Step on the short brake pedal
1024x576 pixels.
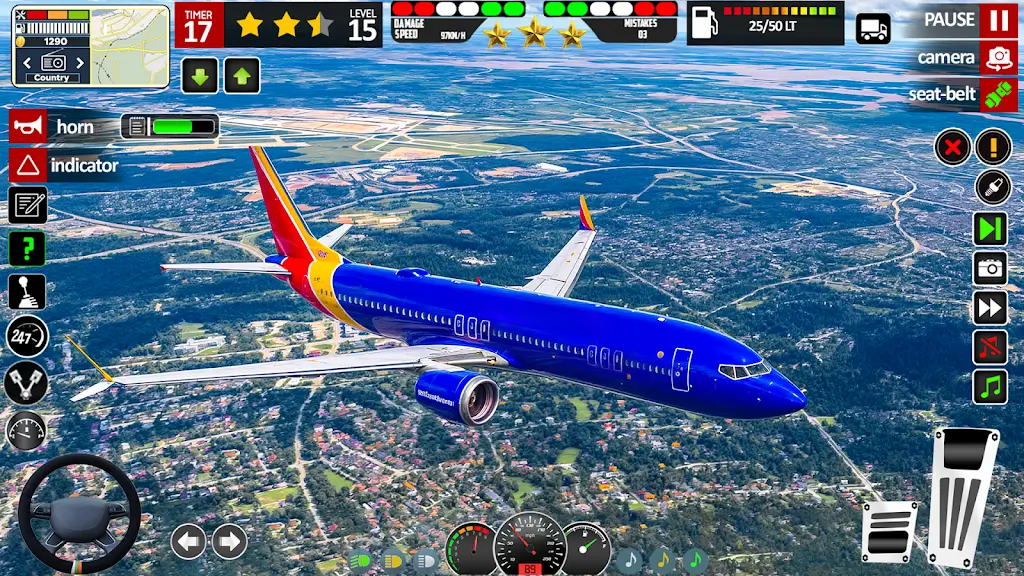pos(889,530)
